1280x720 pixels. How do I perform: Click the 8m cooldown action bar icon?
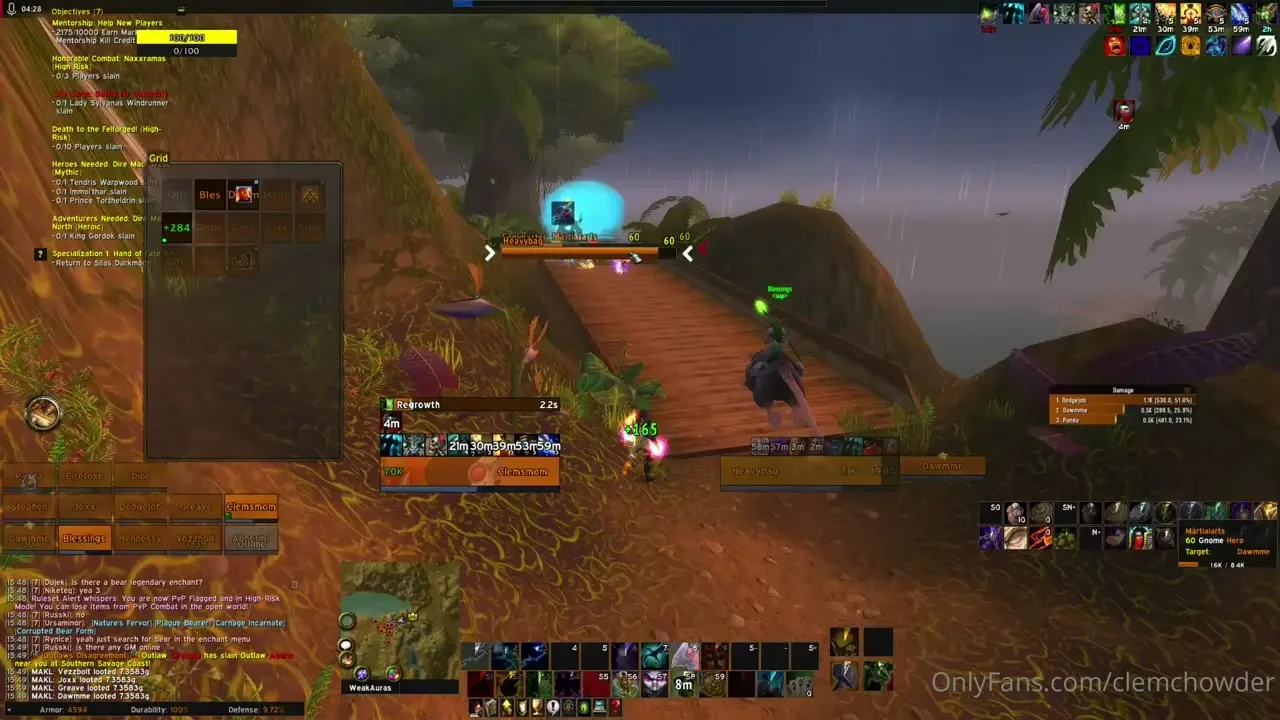(x=684, y=683)
